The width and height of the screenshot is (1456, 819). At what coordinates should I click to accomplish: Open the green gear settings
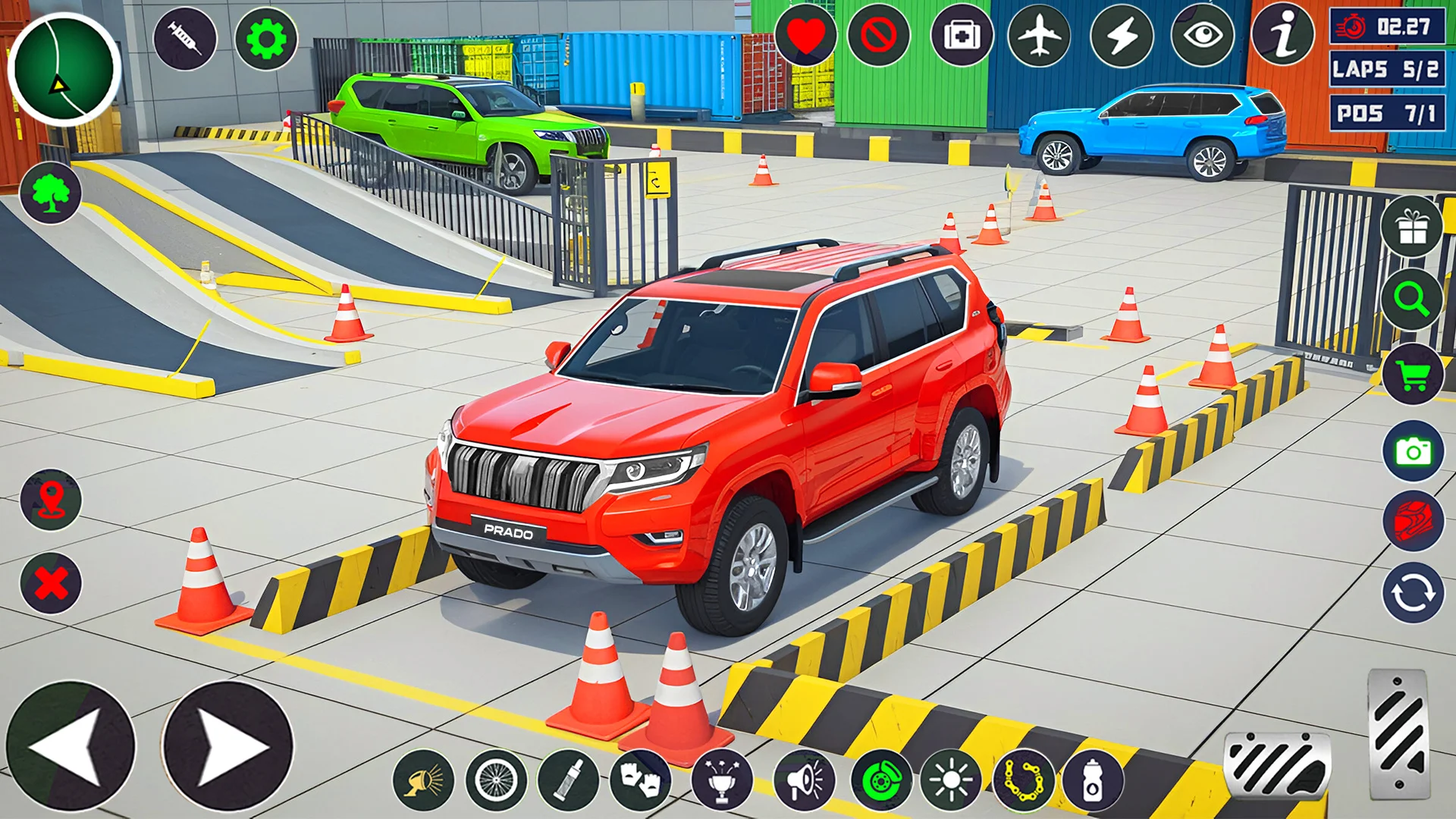[x=266, y=39]
